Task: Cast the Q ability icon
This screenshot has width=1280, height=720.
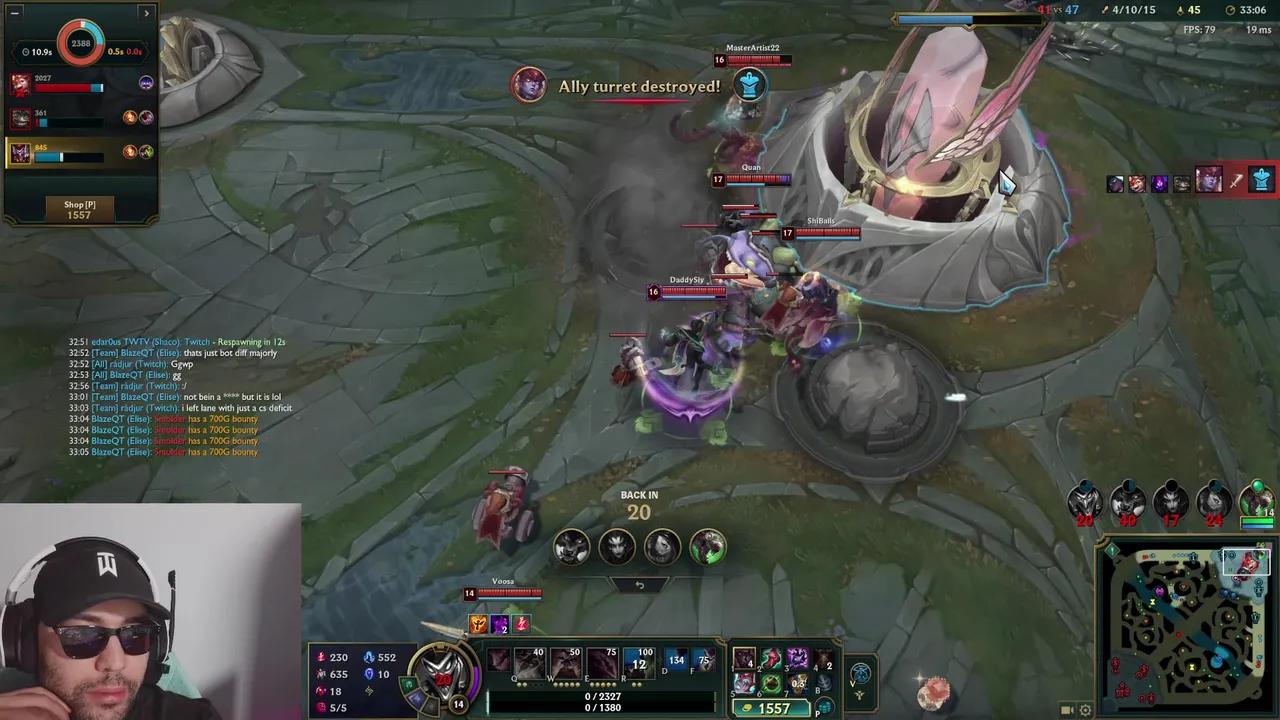Action: (x=530, y=662)
